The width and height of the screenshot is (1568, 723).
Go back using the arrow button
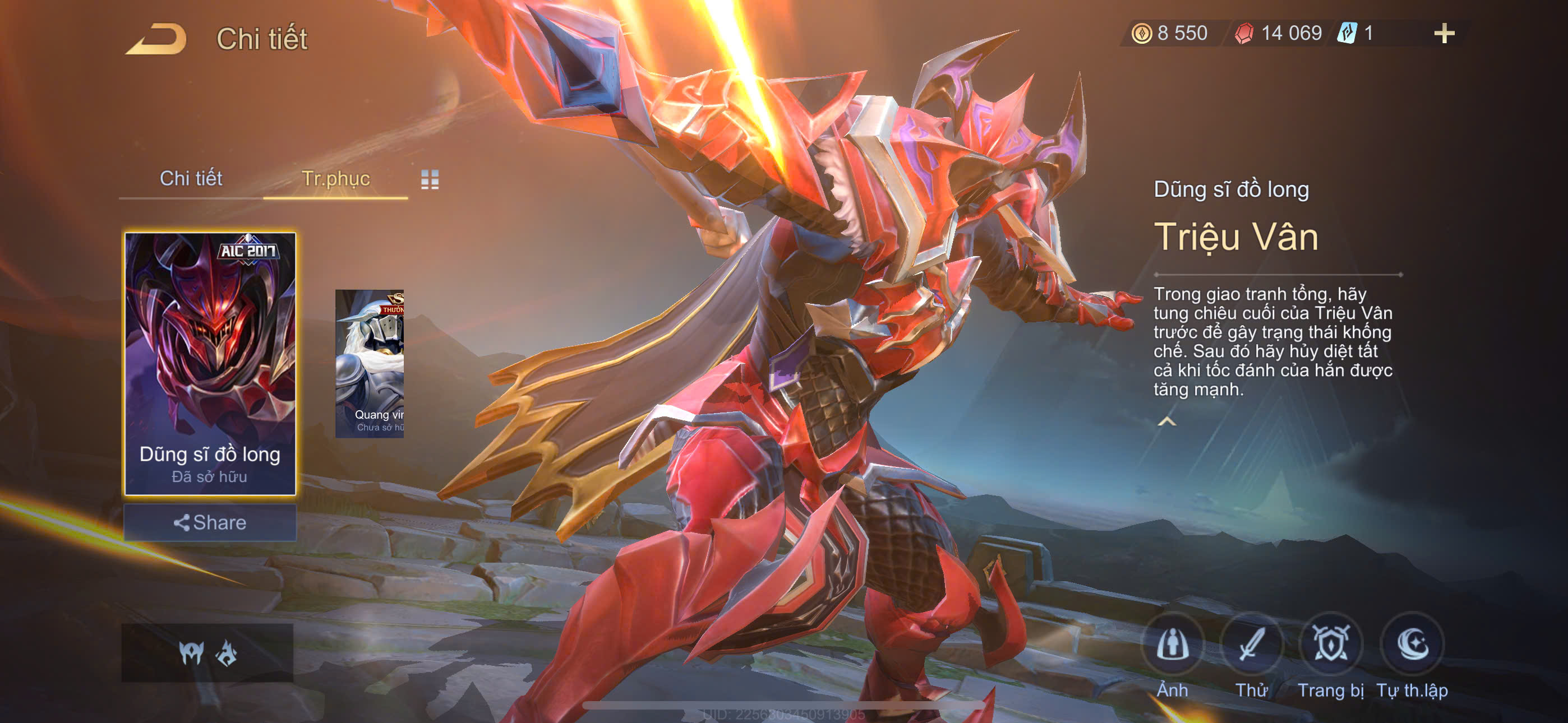pyautogui.click(x=156, y=40)
